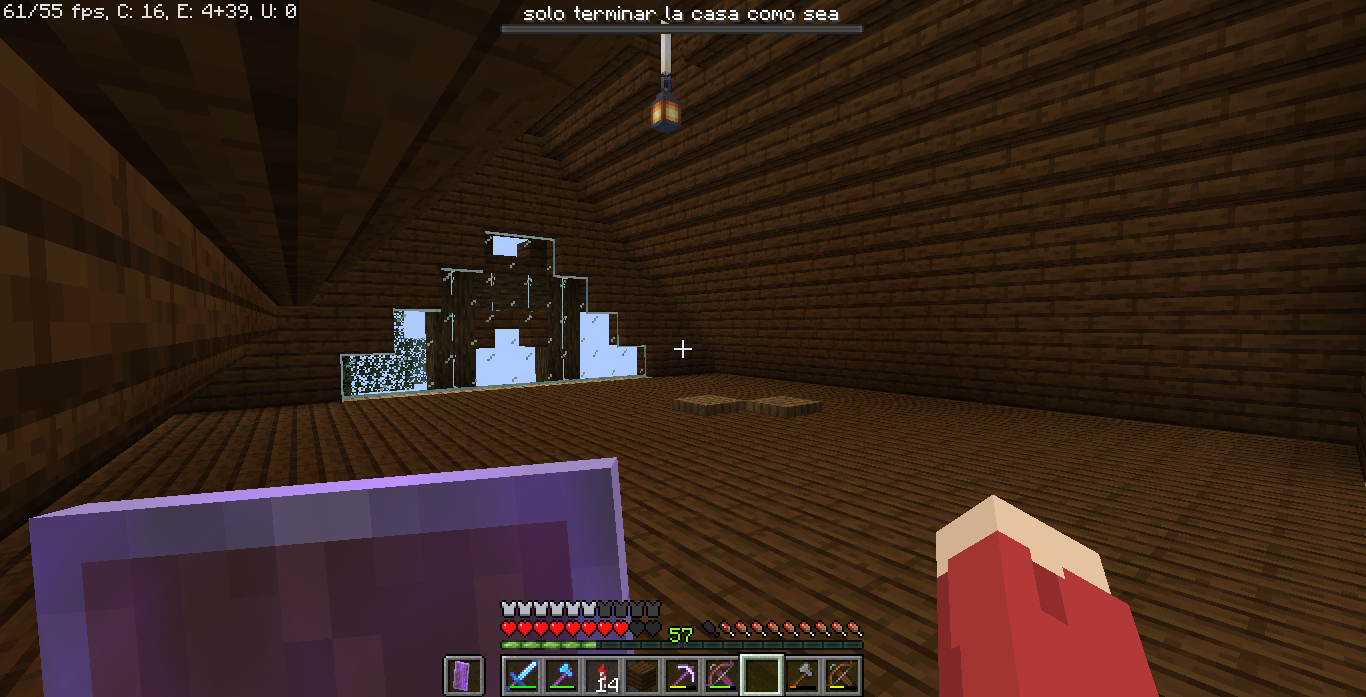The width and height of the screenshot is (1366, 697).
Task: Select the iron axe hotbar slot
Action: (x=801, y=676)
